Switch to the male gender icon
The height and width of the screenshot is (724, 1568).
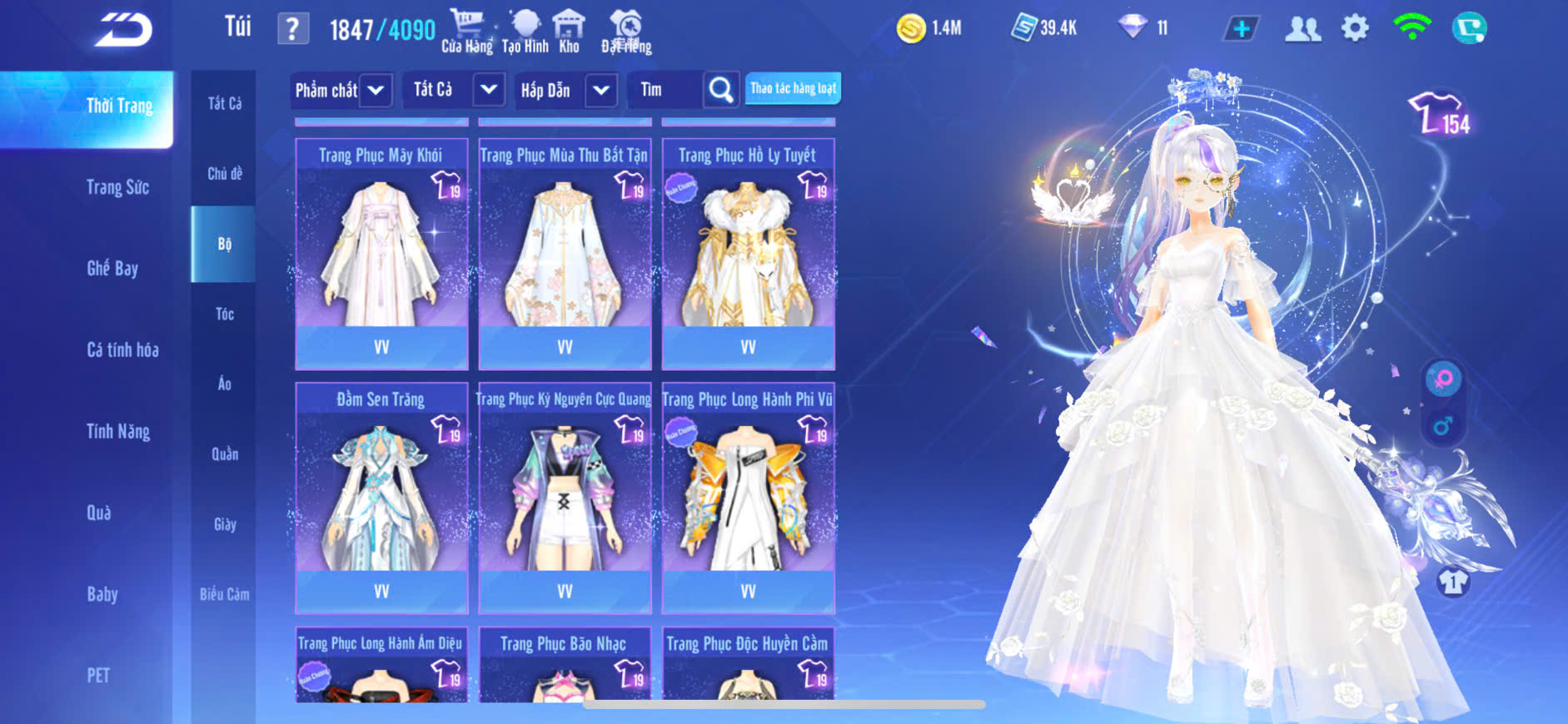tap(1442, 427)
